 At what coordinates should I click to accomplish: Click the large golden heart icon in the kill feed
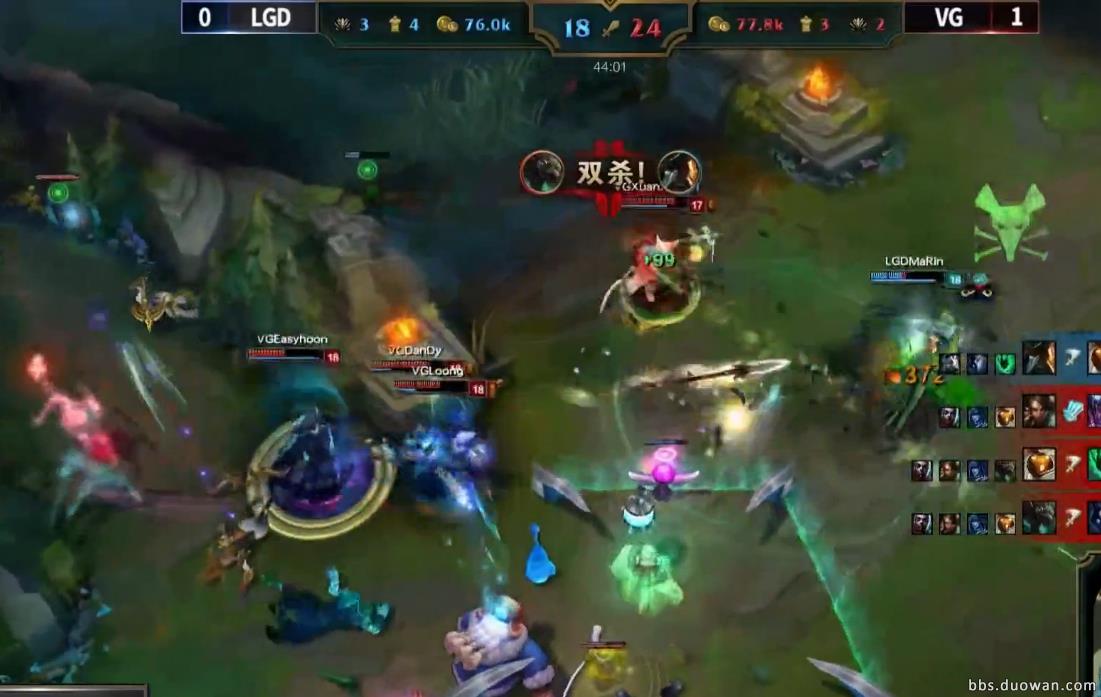1039,465
